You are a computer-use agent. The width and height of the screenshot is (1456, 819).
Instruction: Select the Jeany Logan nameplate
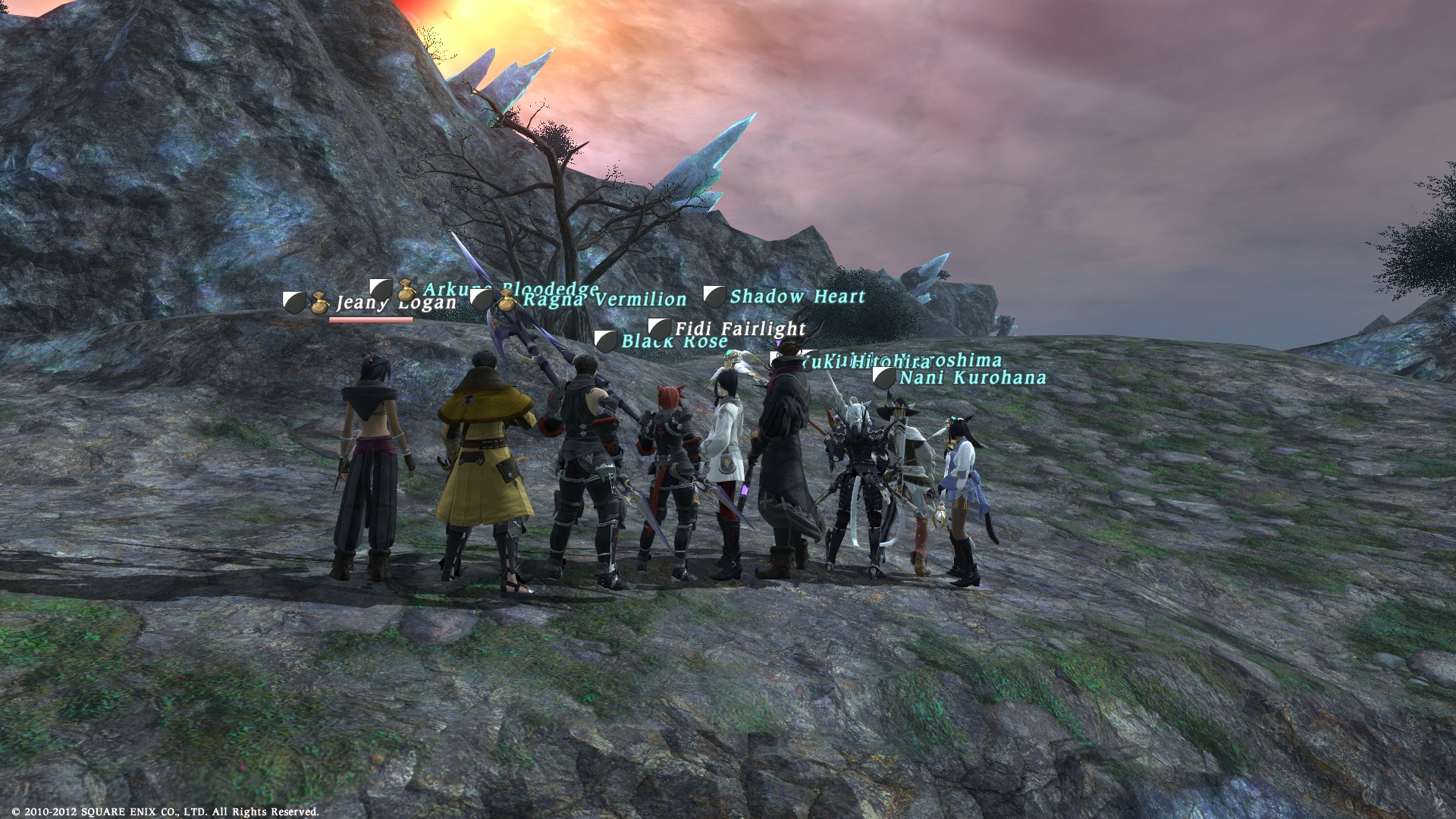(x=395, y=303)
